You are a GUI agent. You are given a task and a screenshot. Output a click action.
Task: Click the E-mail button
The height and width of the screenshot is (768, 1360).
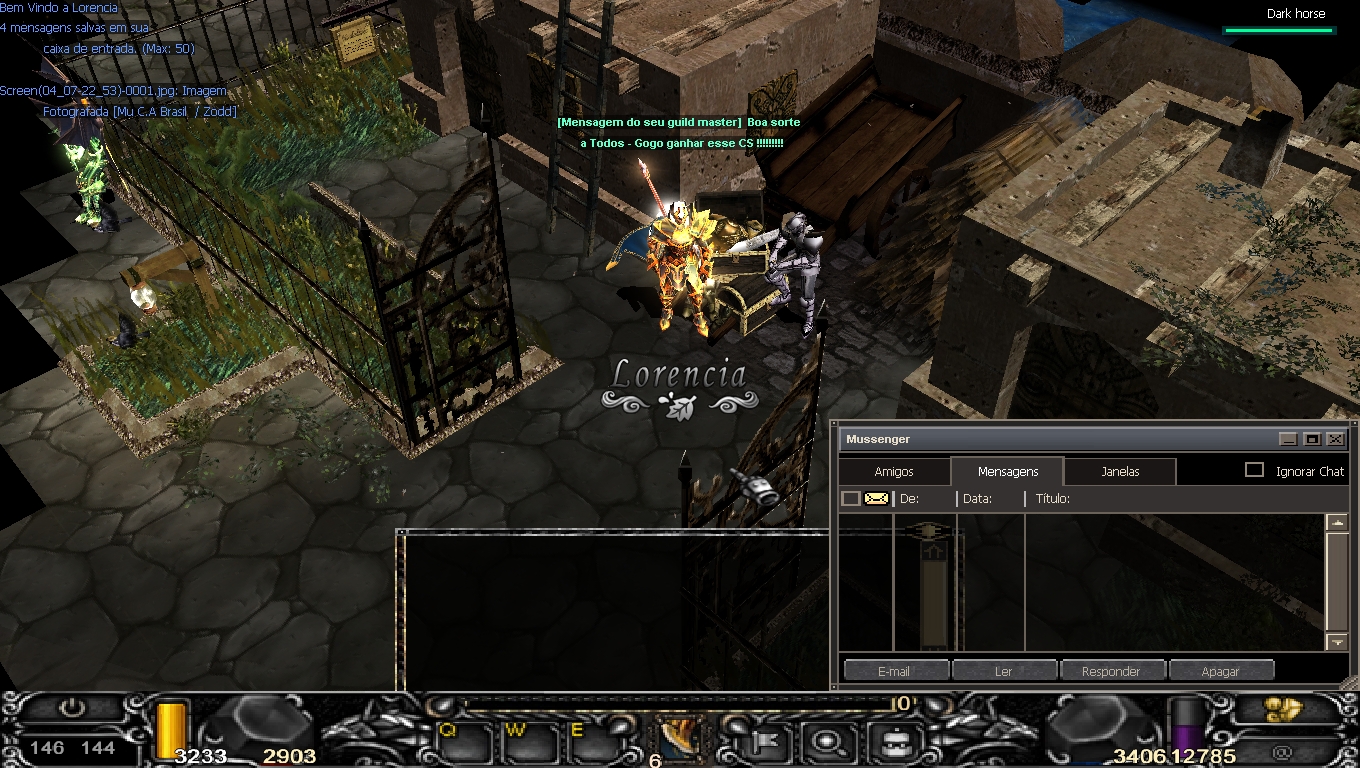(x=893, y=671)
